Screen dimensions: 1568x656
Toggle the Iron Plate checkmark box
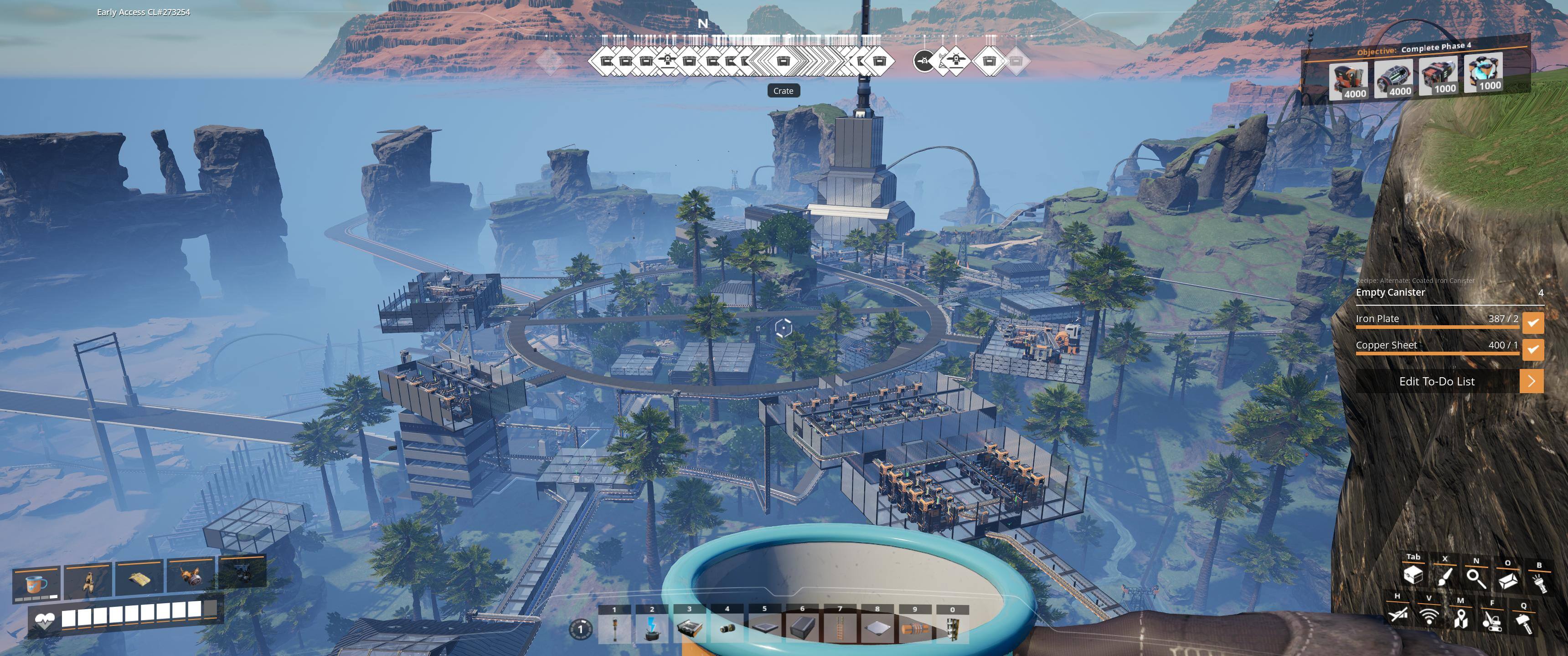click(1533, 323)
